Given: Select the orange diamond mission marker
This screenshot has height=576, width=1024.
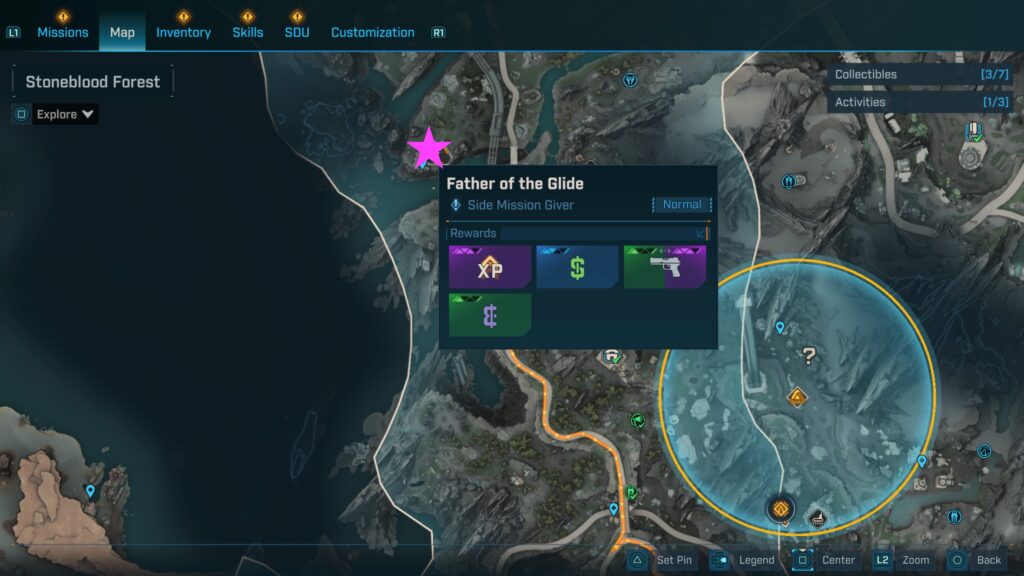Looking at the screenshot, I should (x=797, y=398).
